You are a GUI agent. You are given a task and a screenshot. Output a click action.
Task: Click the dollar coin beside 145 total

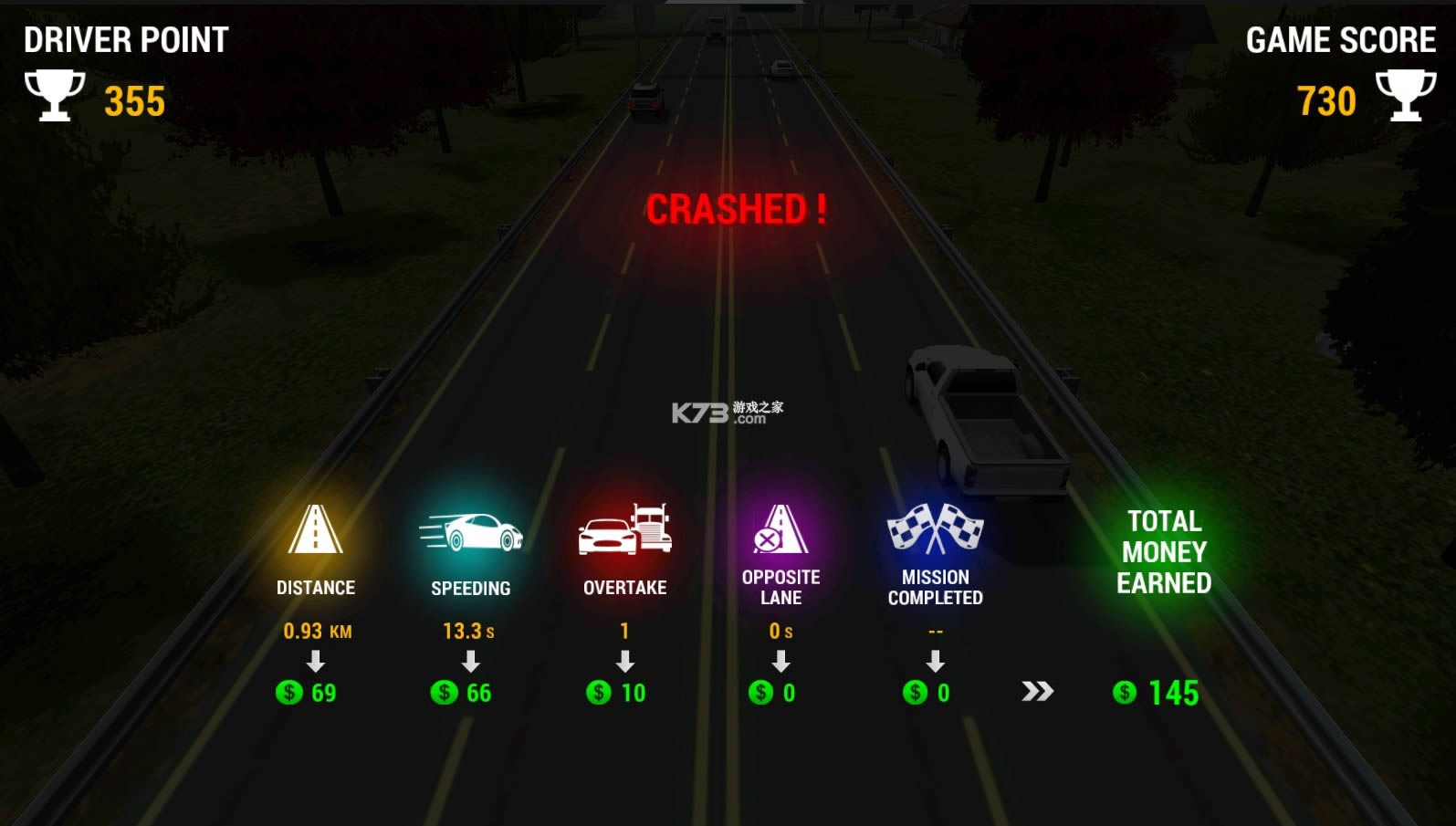click(1124, 694)
